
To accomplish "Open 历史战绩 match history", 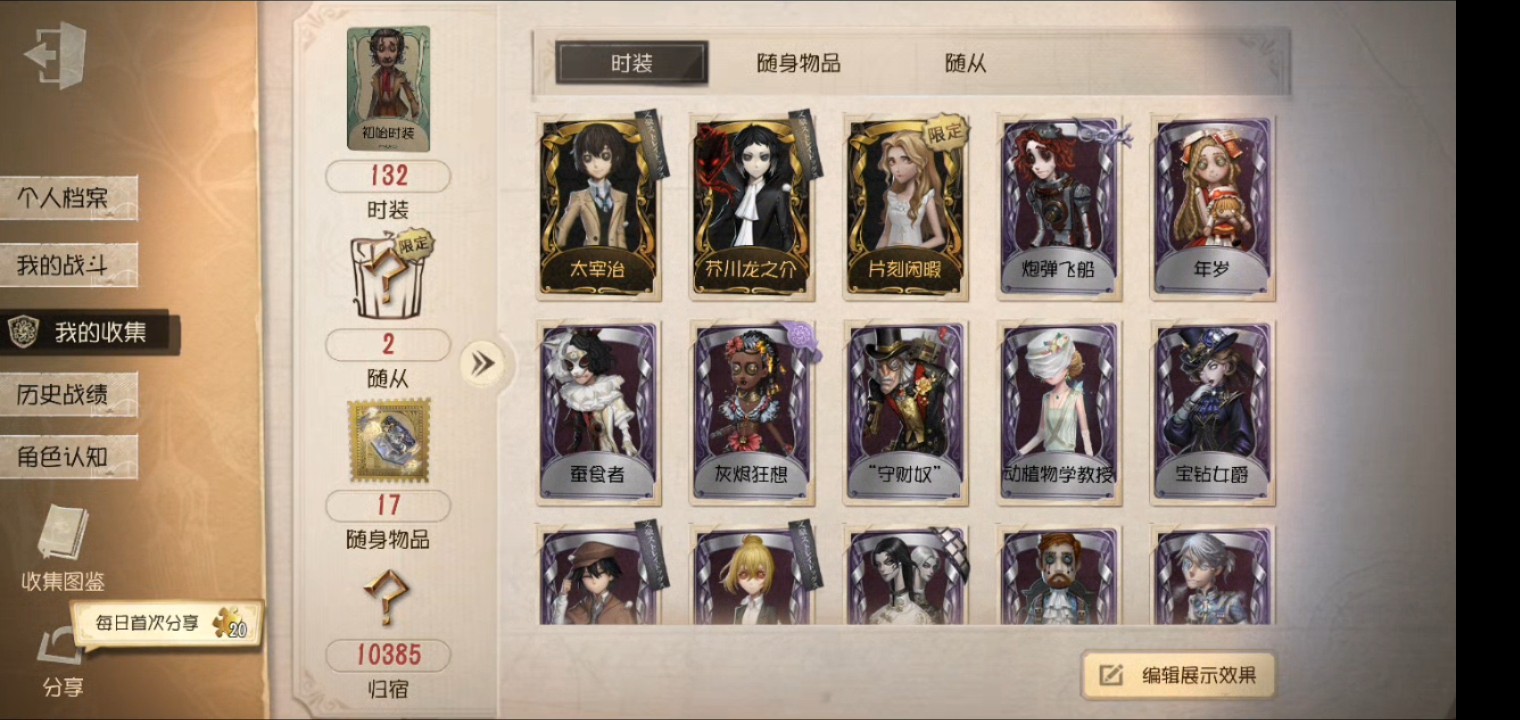I will coord(70,394).
